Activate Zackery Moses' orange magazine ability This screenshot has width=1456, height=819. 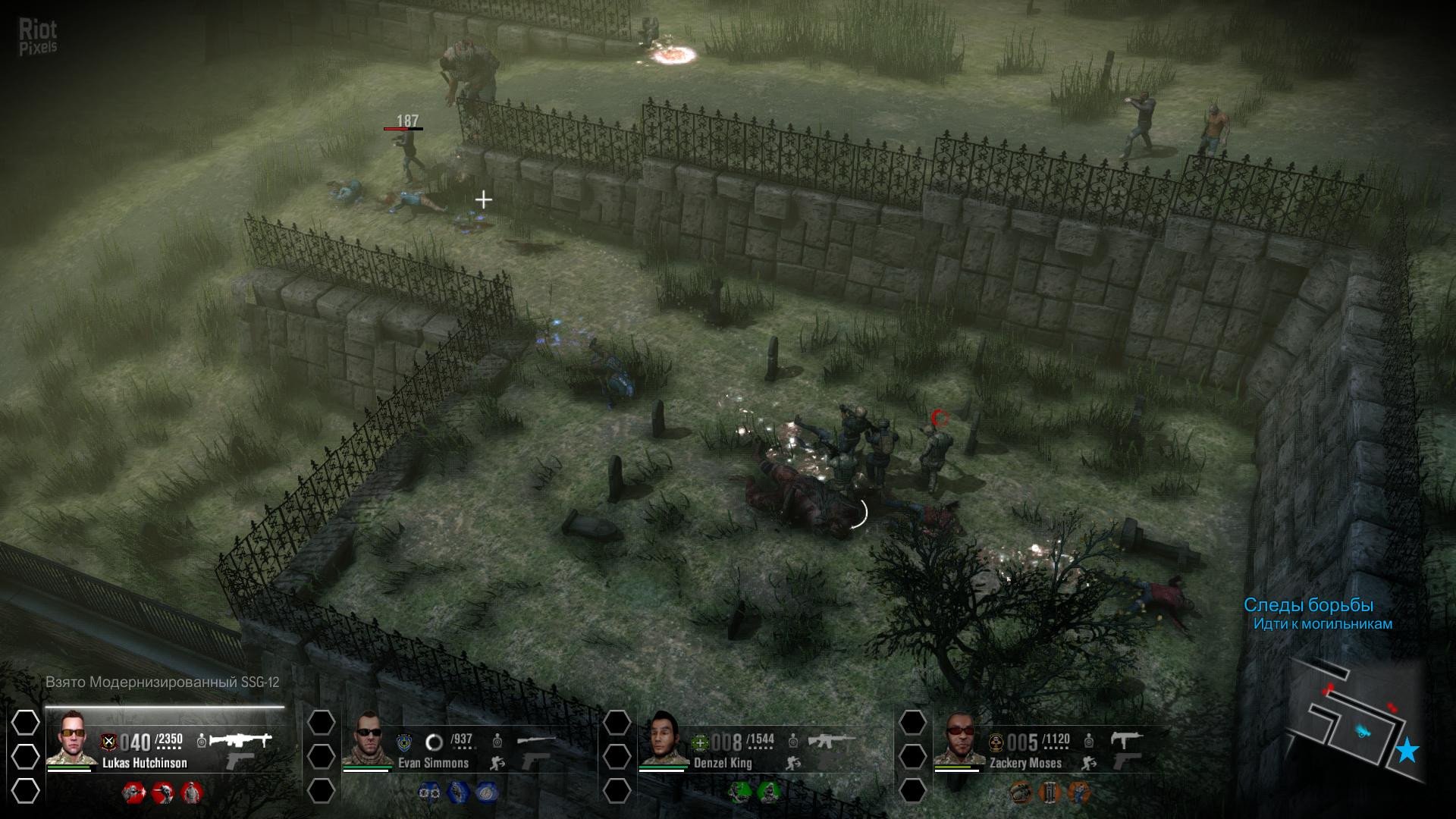pyautogui.click(x=1050, y=792)
